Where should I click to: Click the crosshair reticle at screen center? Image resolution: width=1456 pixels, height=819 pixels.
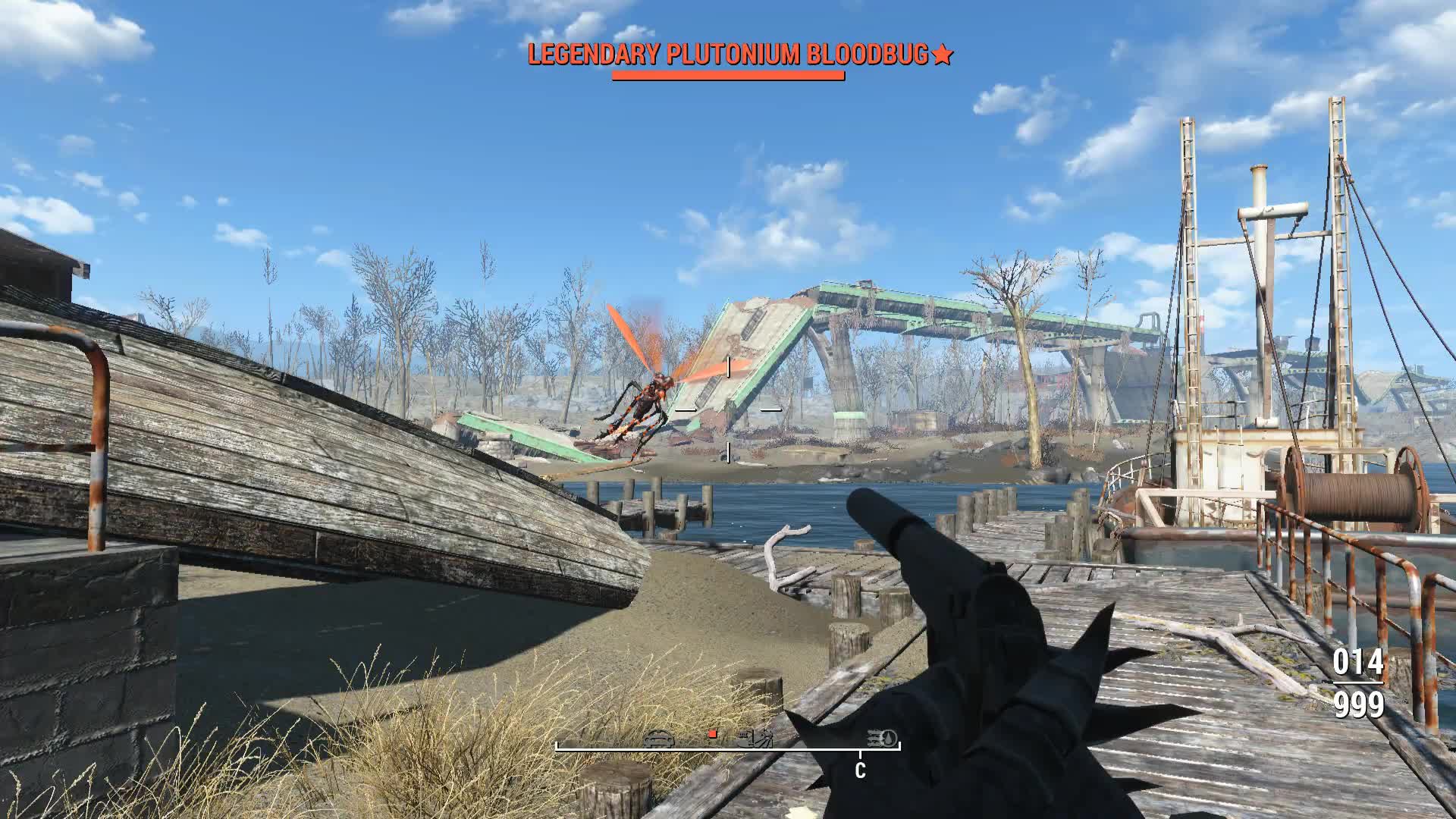point(728,409)
